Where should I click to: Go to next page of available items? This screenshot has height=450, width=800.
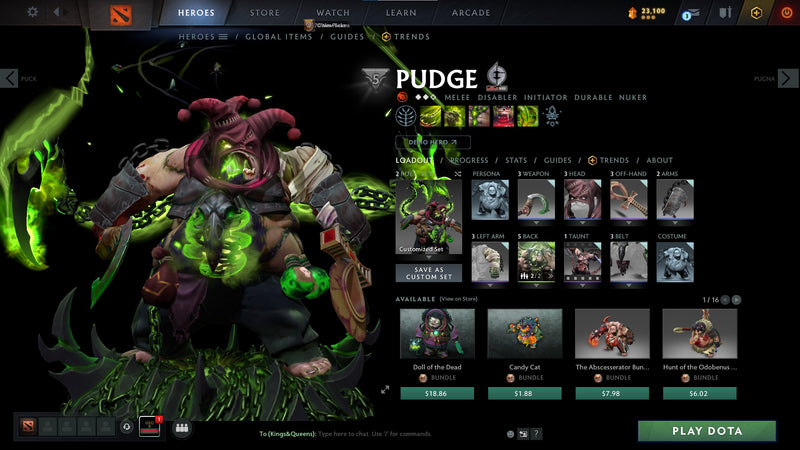(x=738, y=299)
